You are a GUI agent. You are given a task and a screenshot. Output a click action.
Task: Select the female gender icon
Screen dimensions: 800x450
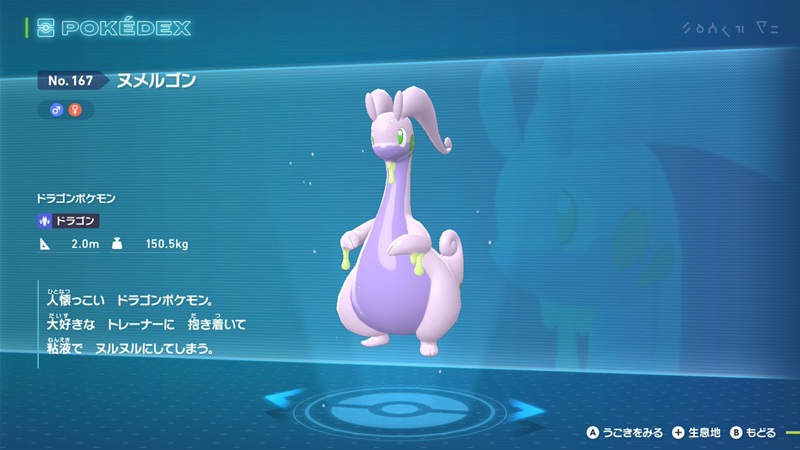tap(73, 110)
